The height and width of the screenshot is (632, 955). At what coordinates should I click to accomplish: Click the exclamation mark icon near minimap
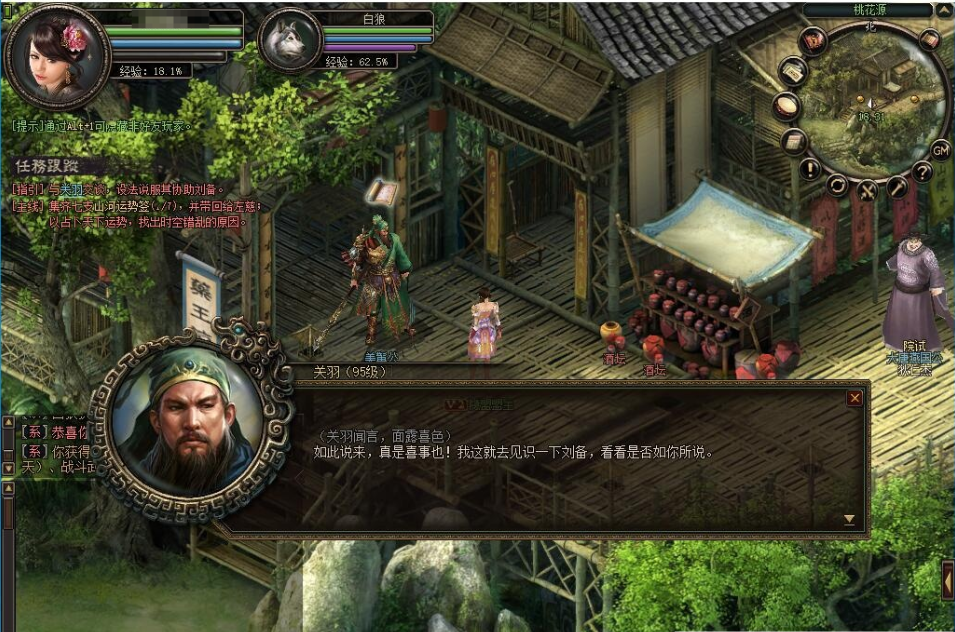point(809,168)
